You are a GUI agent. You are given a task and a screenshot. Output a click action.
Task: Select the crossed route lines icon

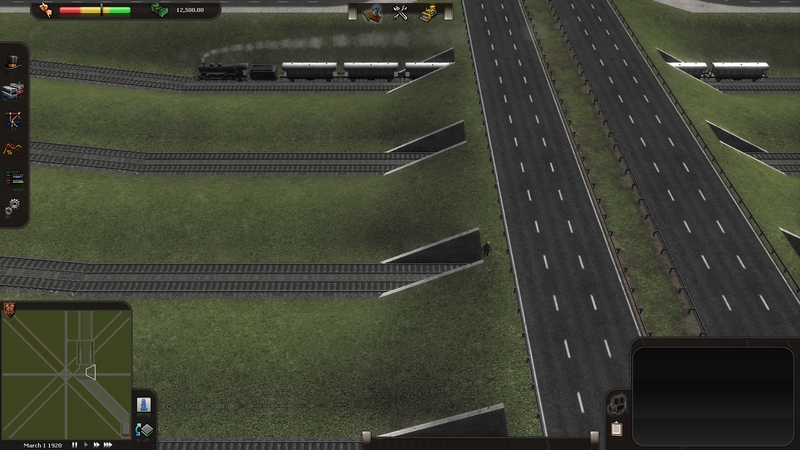(x=12, y=120)
